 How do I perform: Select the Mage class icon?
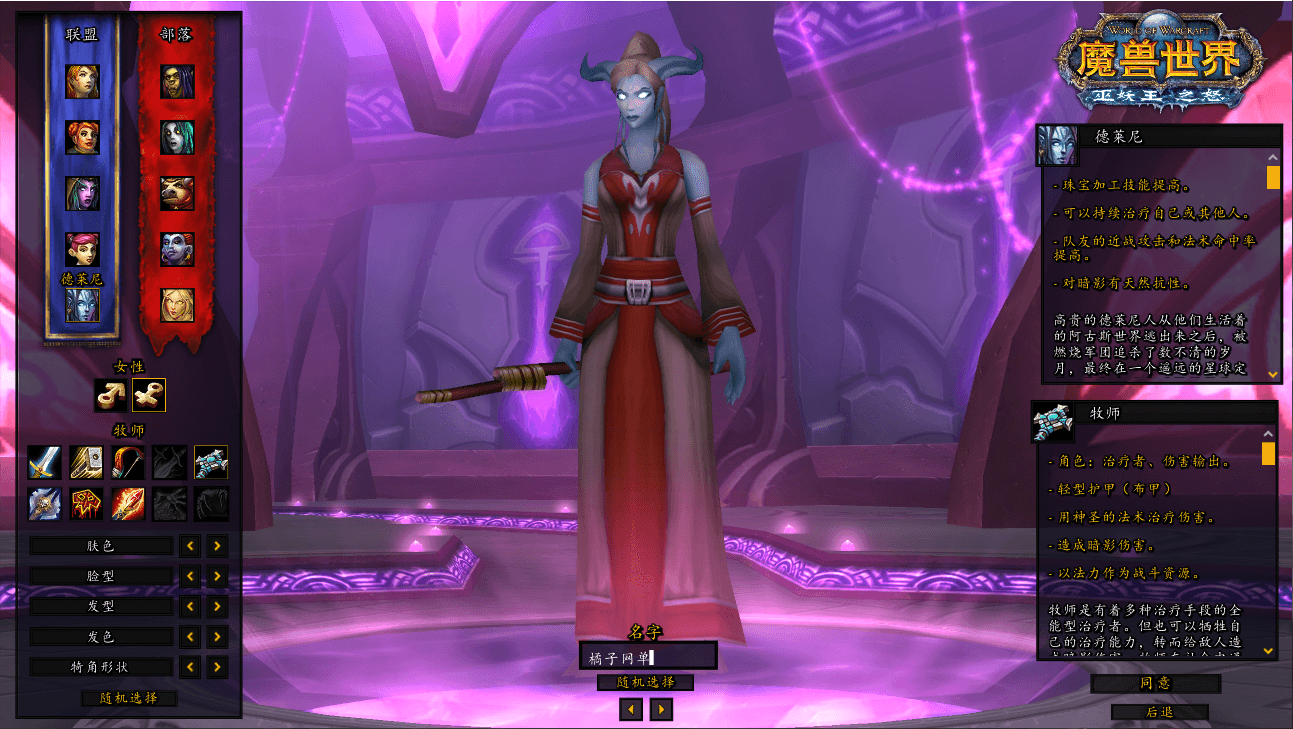coord(127,503)
